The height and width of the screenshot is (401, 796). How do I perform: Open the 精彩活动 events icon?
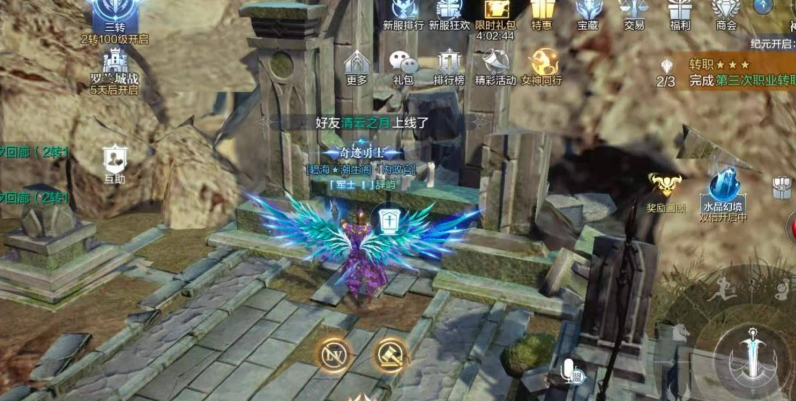click(497, 65)
